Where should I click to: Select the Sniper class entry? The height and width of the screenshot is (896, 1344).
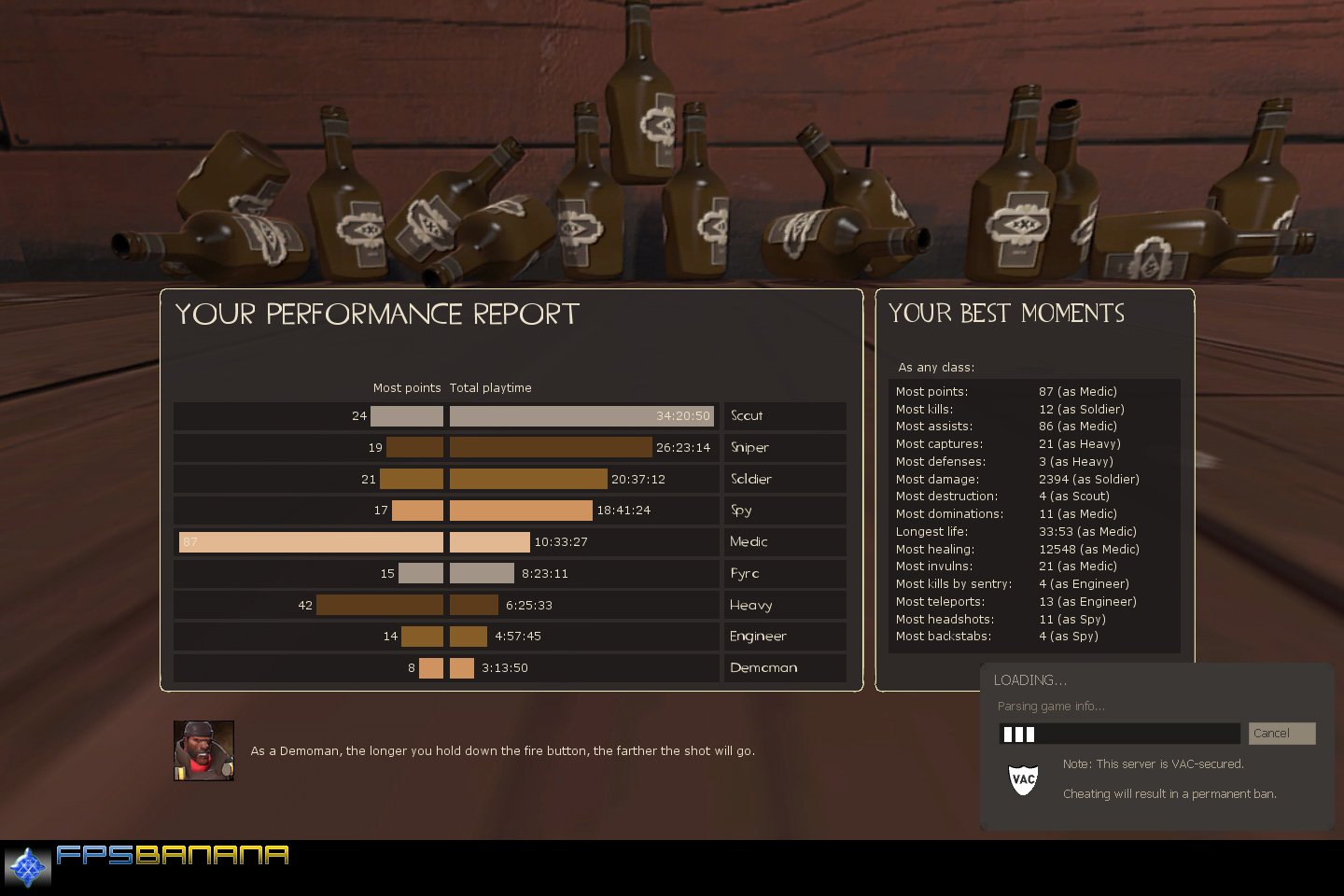tap(784, 447)
